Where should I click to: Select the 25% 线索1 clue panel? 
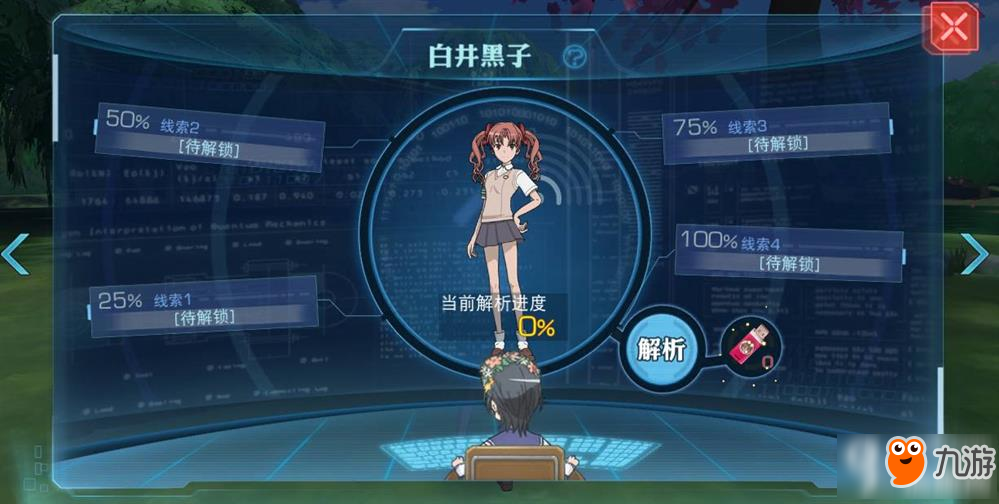coord(205,308)
